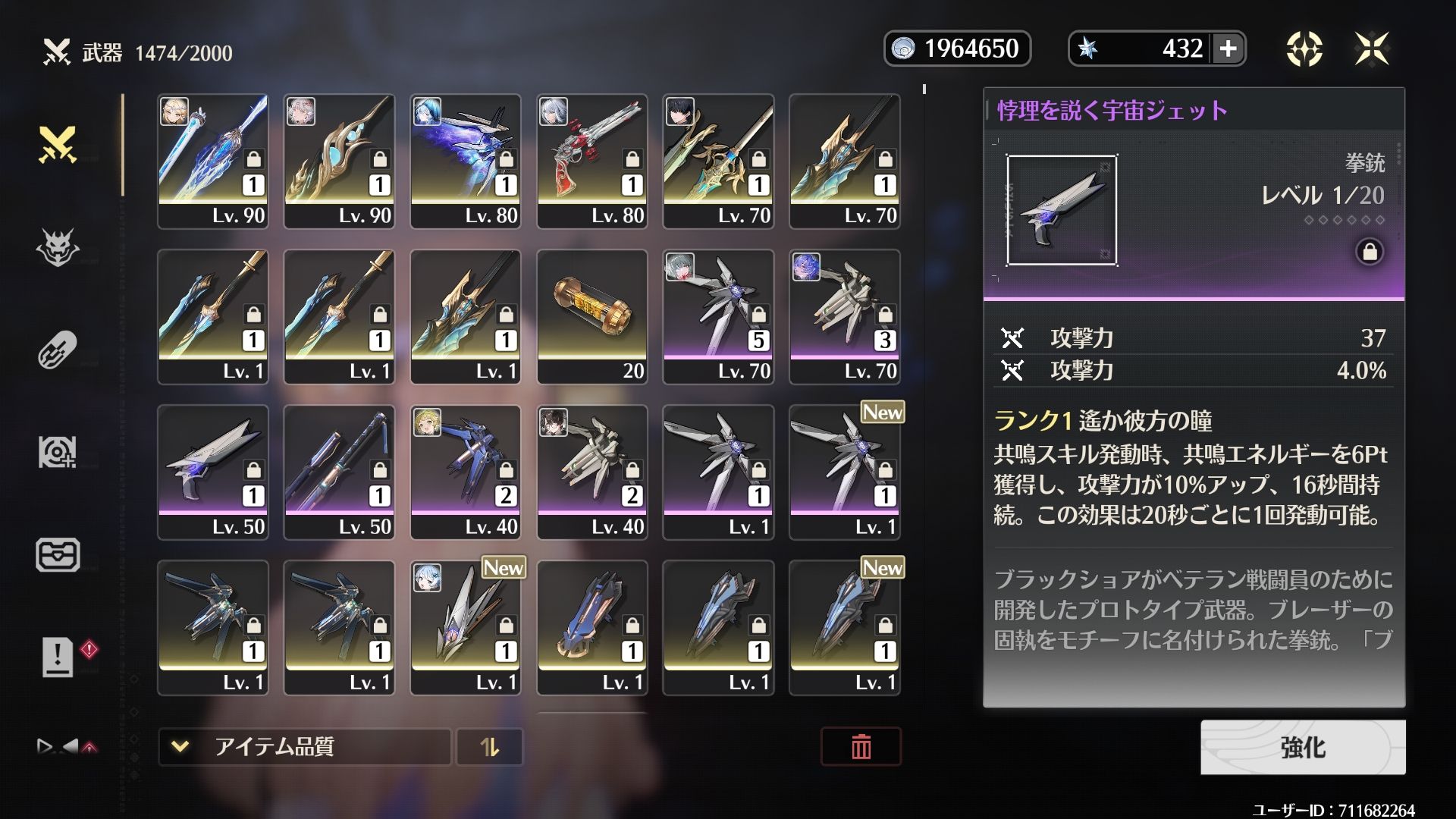
Task: Add more Astrite with the plus button
Action: pos(1228,49)
